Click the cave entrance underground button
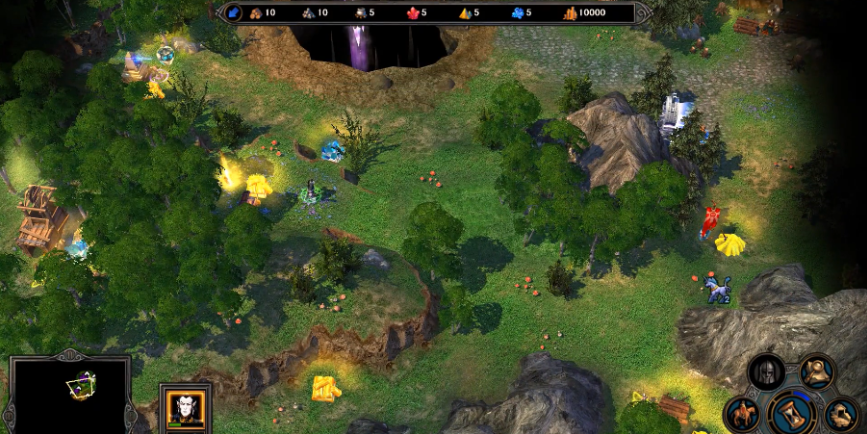 coord(841,412)
